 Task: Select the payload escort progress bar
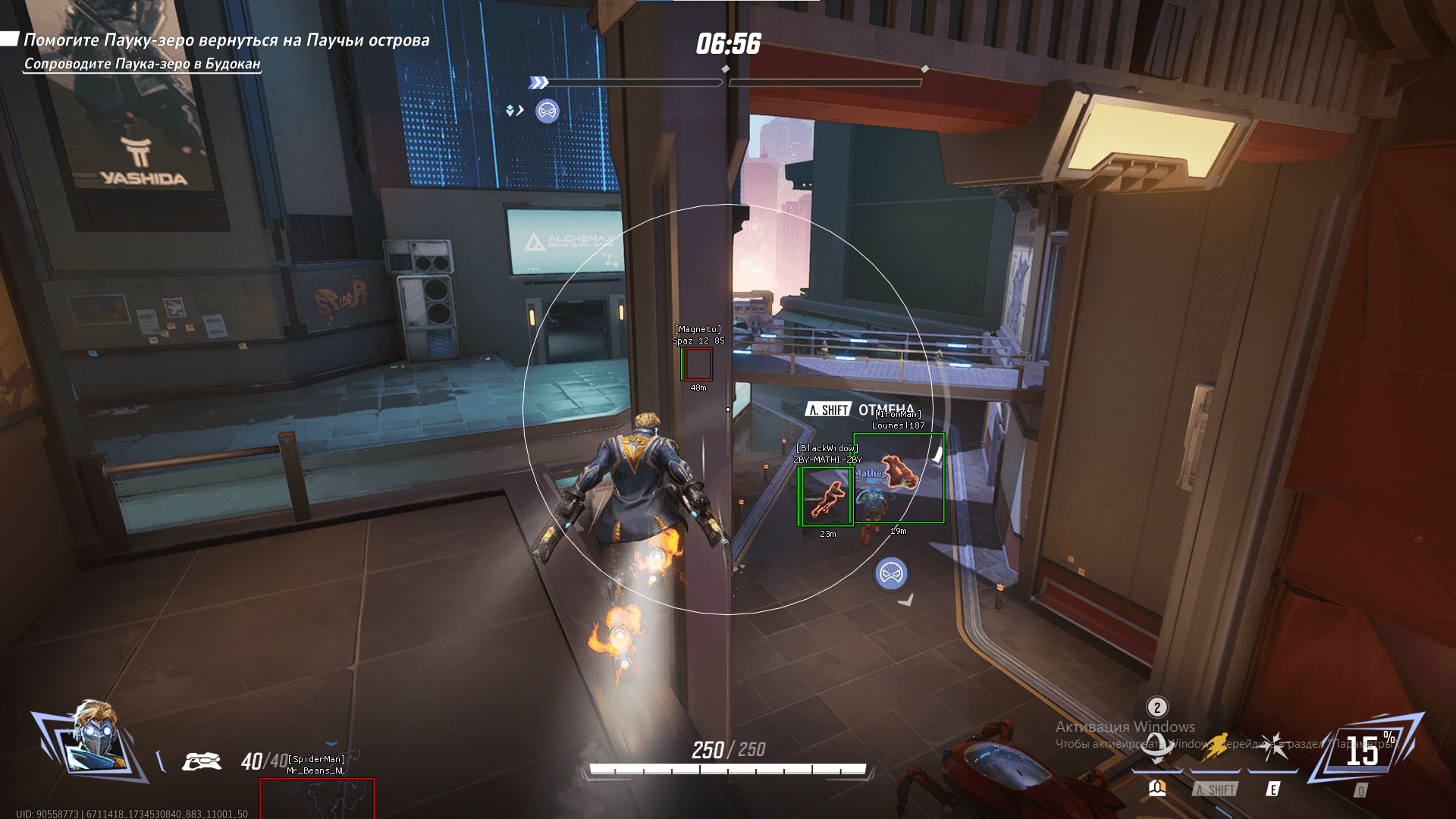tap(726, 82)
